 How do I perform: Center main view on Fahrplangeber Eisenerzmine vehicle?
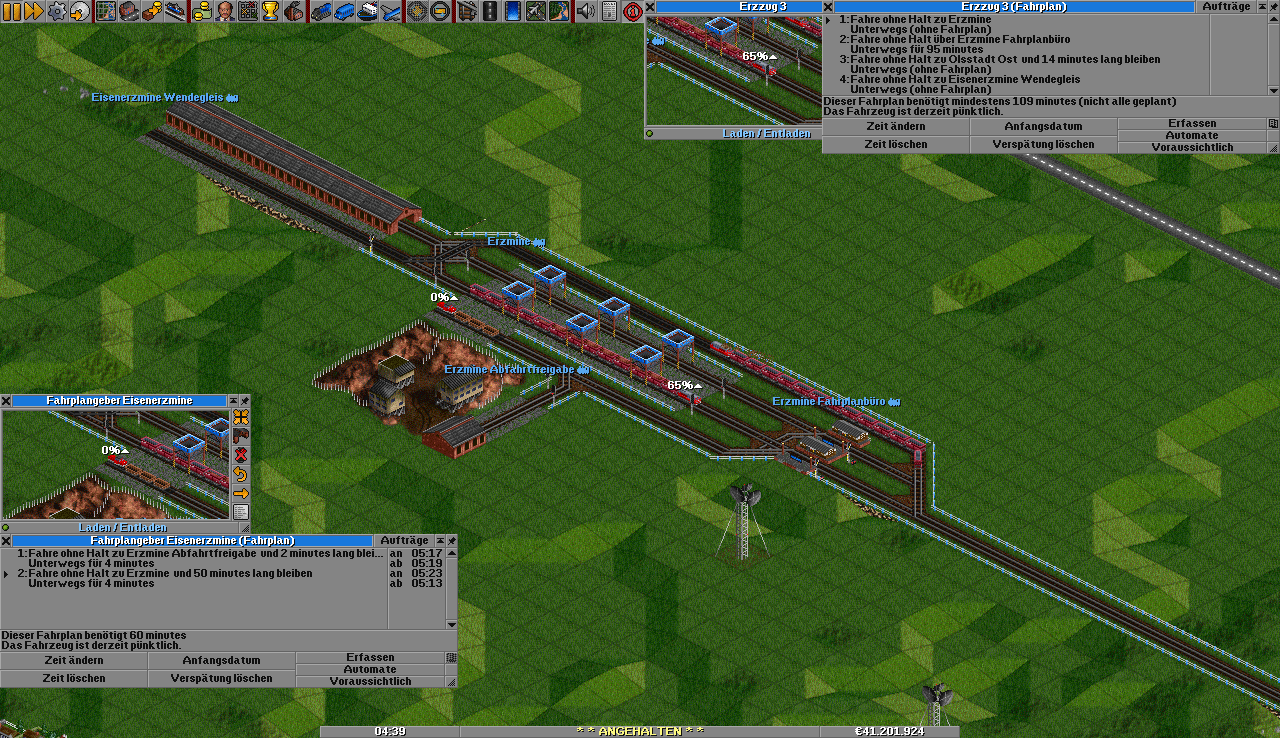(x=241, y=417)
